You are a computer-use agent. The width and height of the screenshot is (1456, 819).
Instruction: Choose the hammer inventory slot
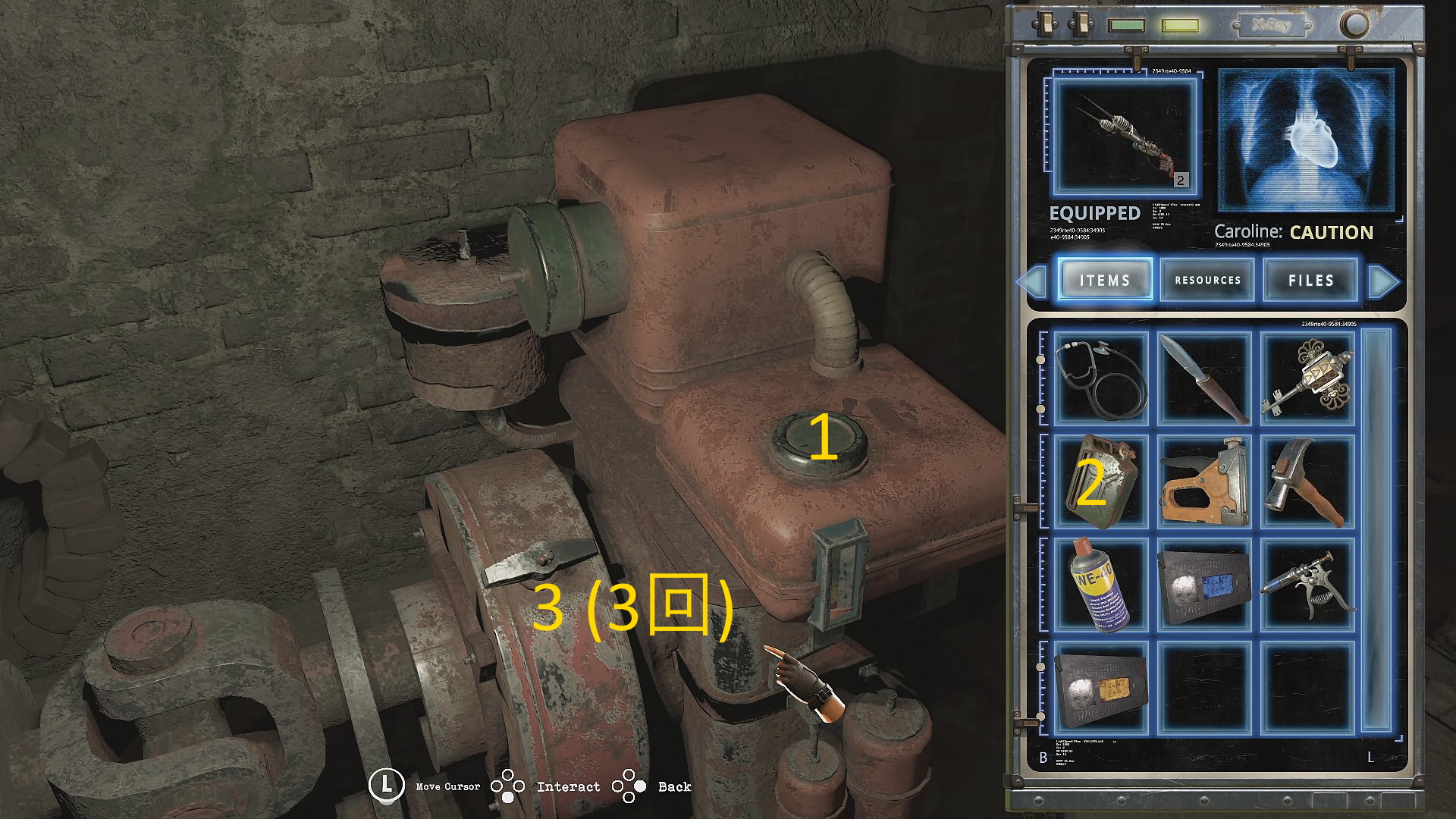click(x=1307, y=481)
